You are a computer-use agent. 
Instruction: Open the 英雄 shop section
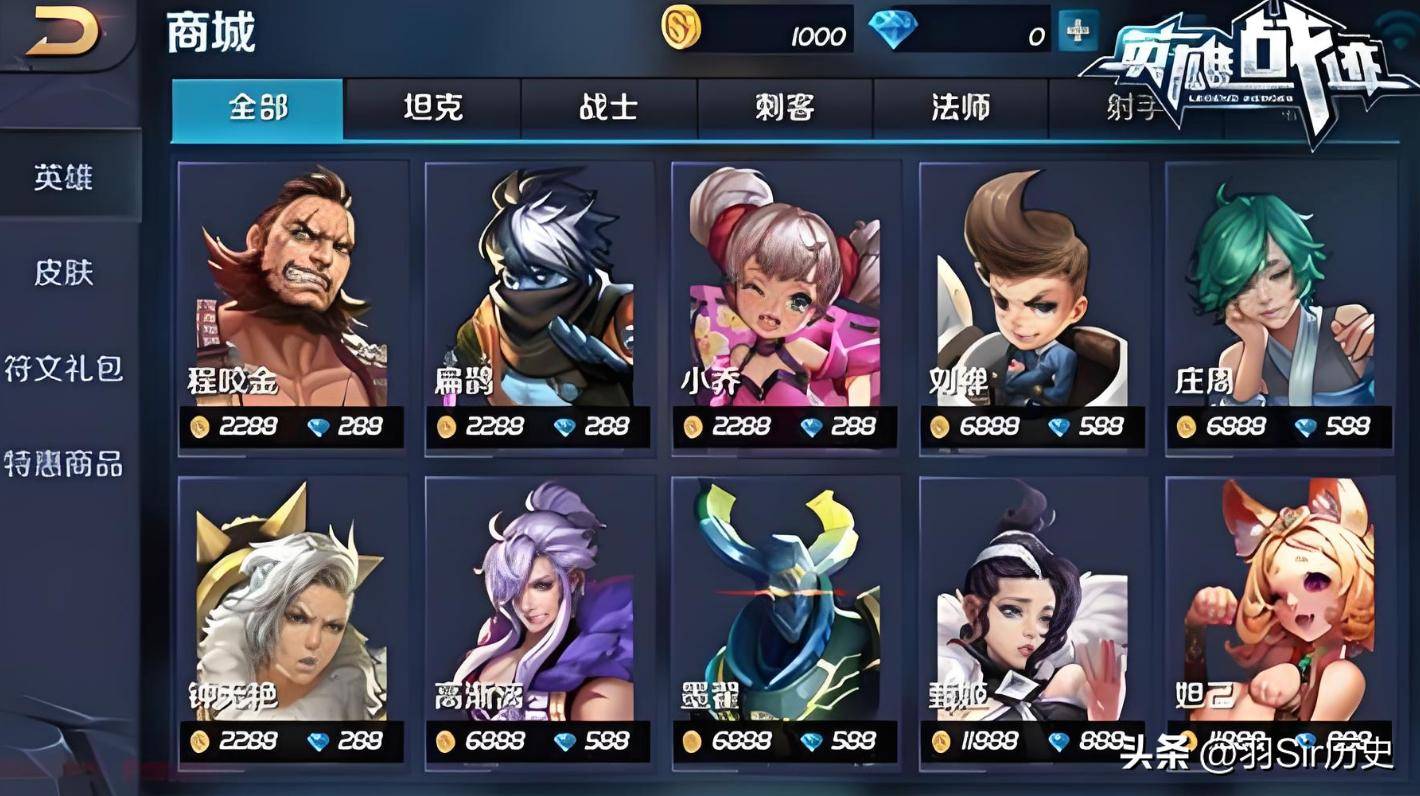point(64,178)
